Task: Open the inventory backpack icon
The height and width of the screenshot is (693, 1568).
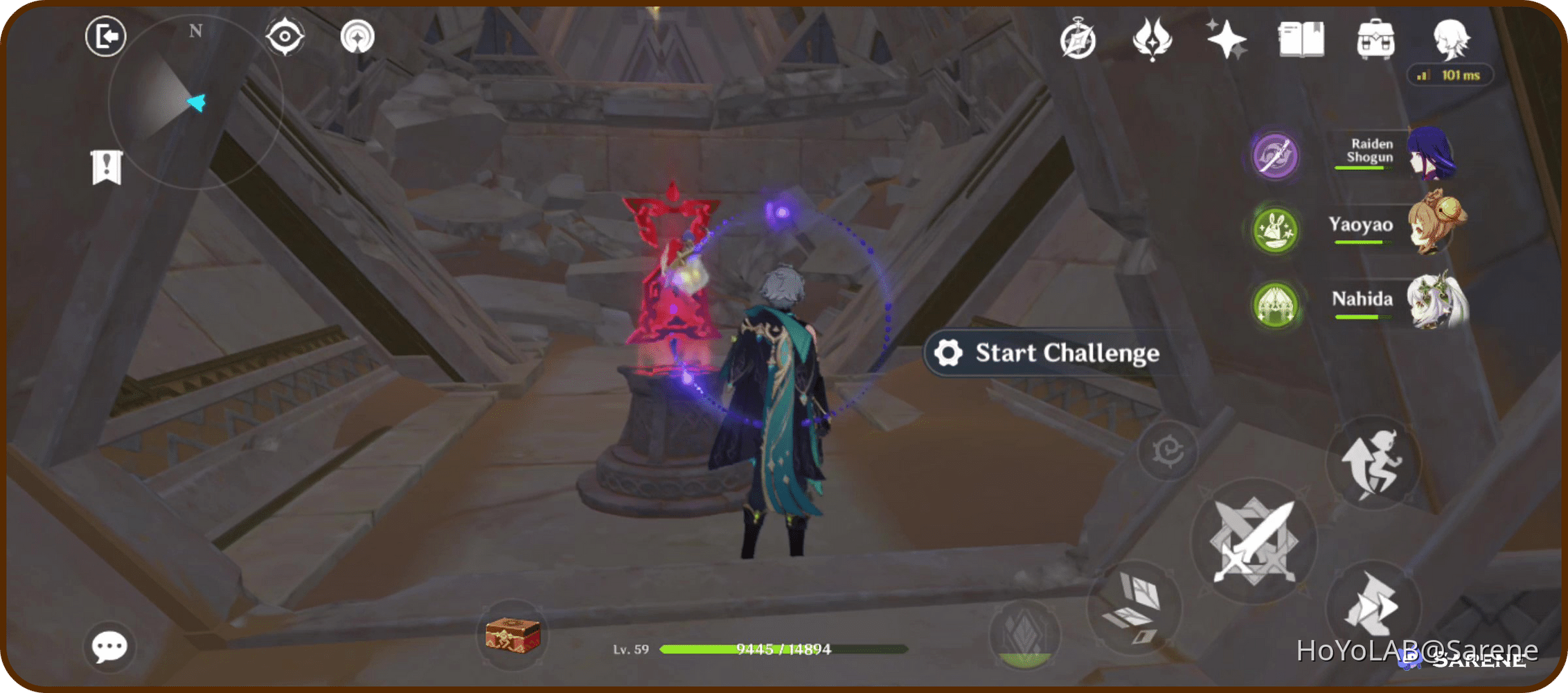Action: [x=1375, y=40]
